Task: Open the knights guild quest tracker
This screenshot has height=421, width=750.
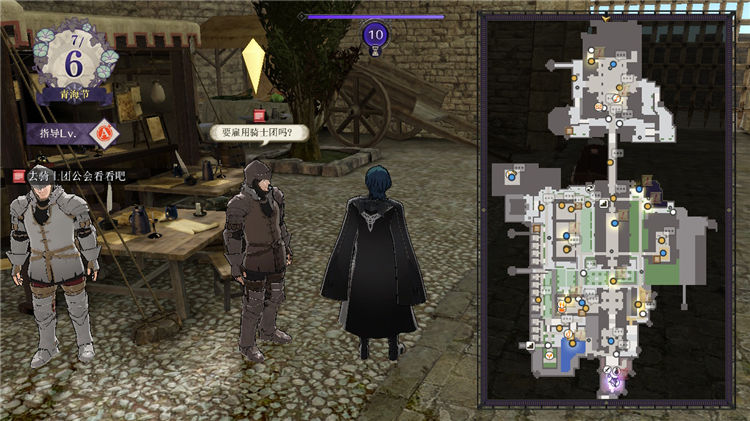Action: (68, 176)
